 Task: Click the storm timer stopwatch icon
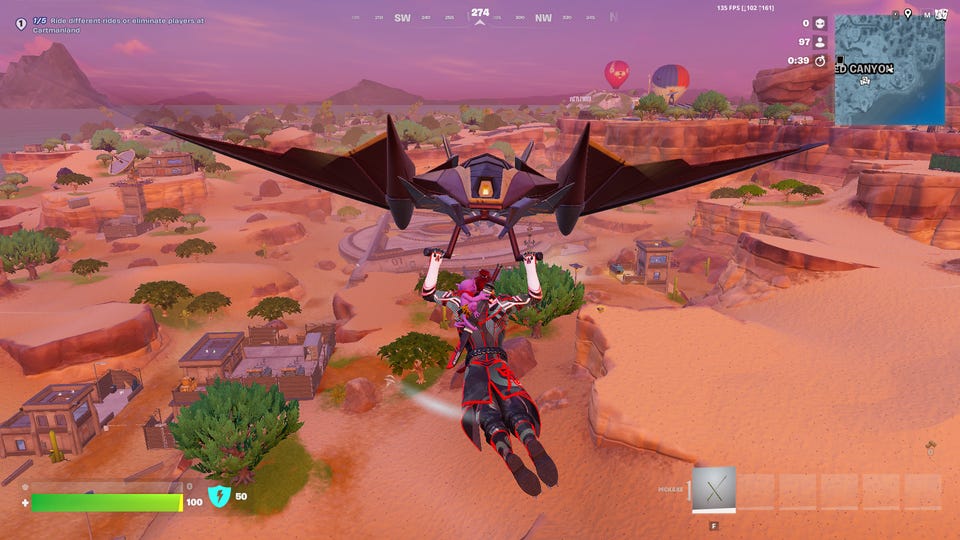tap(820, 61)
